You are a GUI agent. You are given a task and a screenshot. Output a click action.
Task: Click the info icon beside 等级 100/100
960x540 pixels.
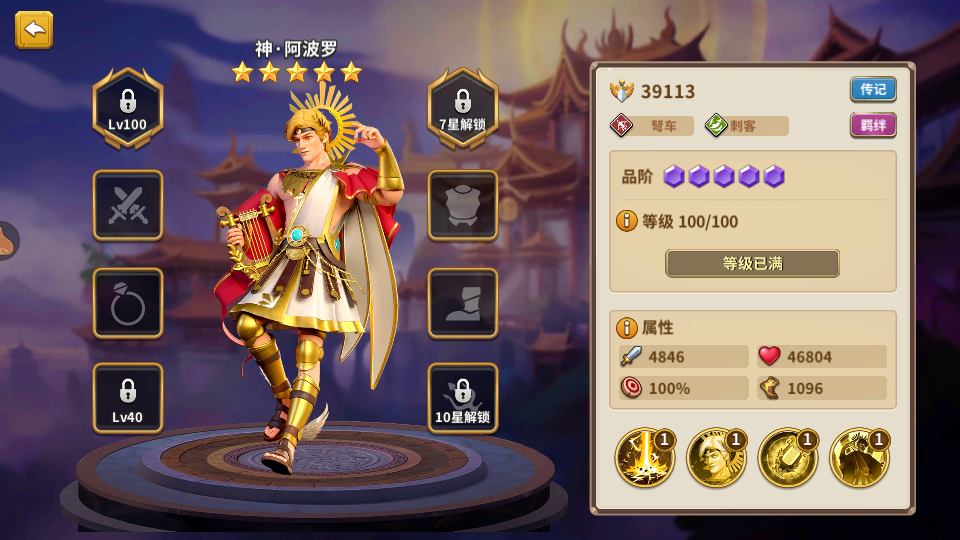(627, 221)
